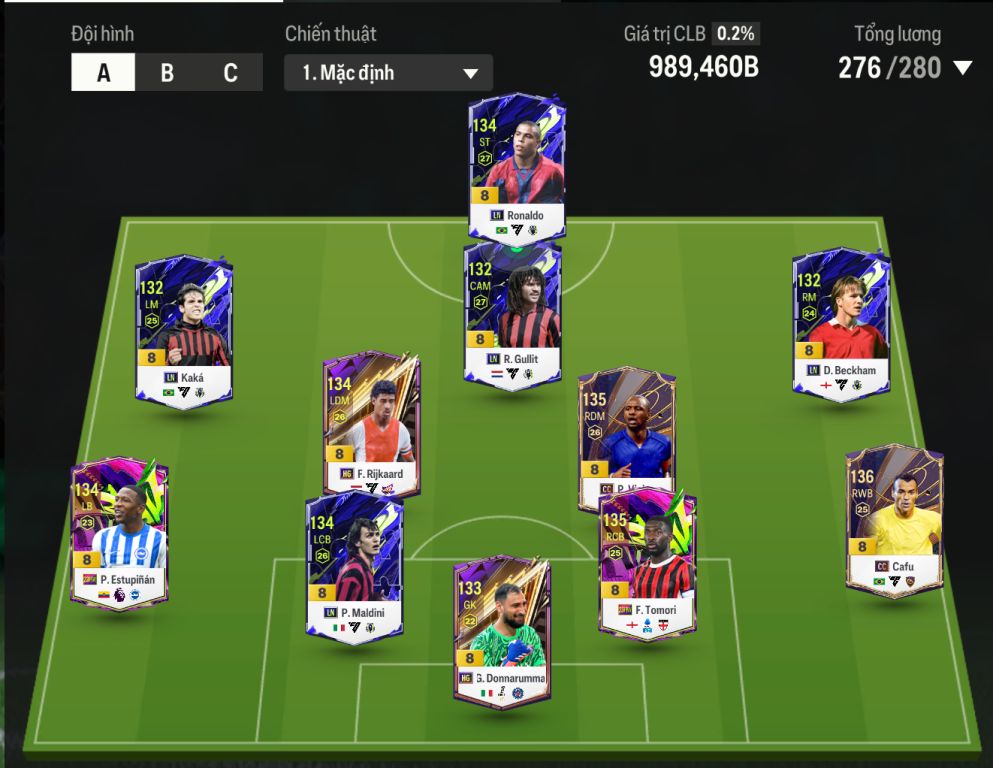Expand the Tổng lương salary arrow
Viewport: 993px width, 768px height.
[963, 68]
